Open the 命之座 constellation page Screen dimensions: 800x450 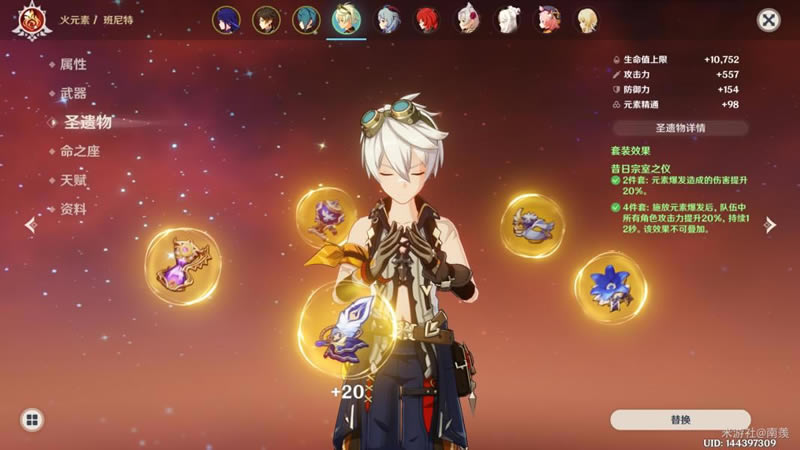coord(80,151)
